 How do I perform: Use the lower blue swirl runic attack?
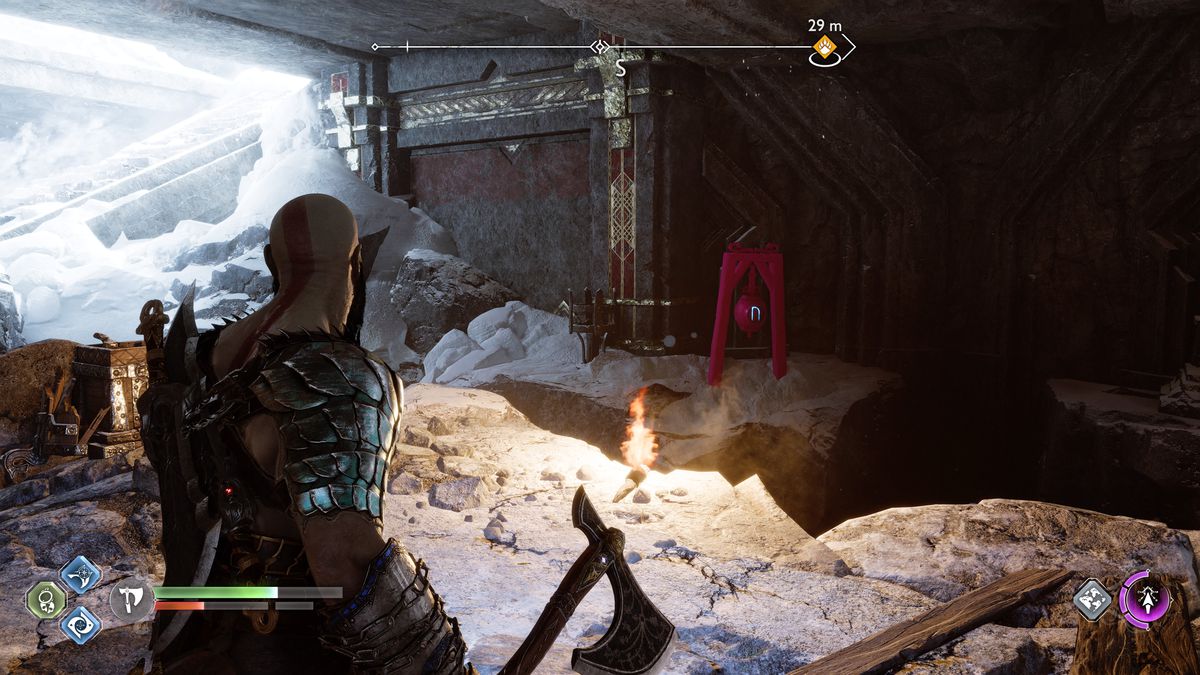pyautogui.click(x=80, y=625)
